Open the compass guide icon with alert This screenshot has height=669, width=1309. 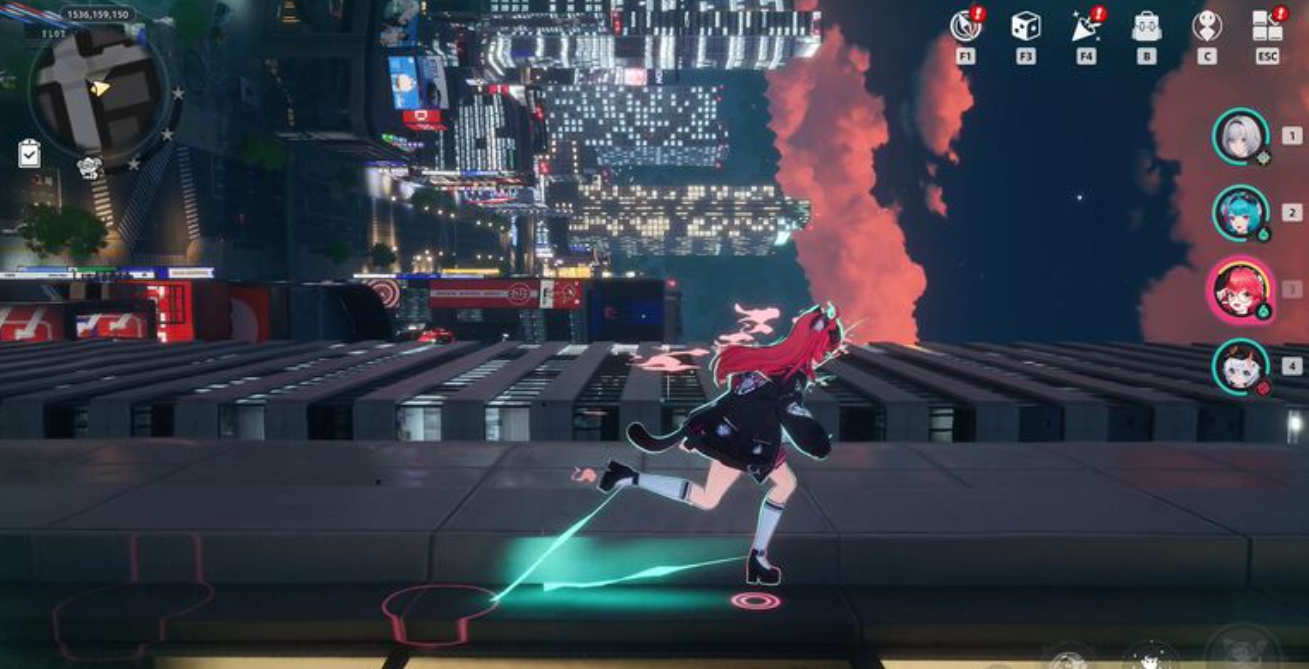coord(965,26)
